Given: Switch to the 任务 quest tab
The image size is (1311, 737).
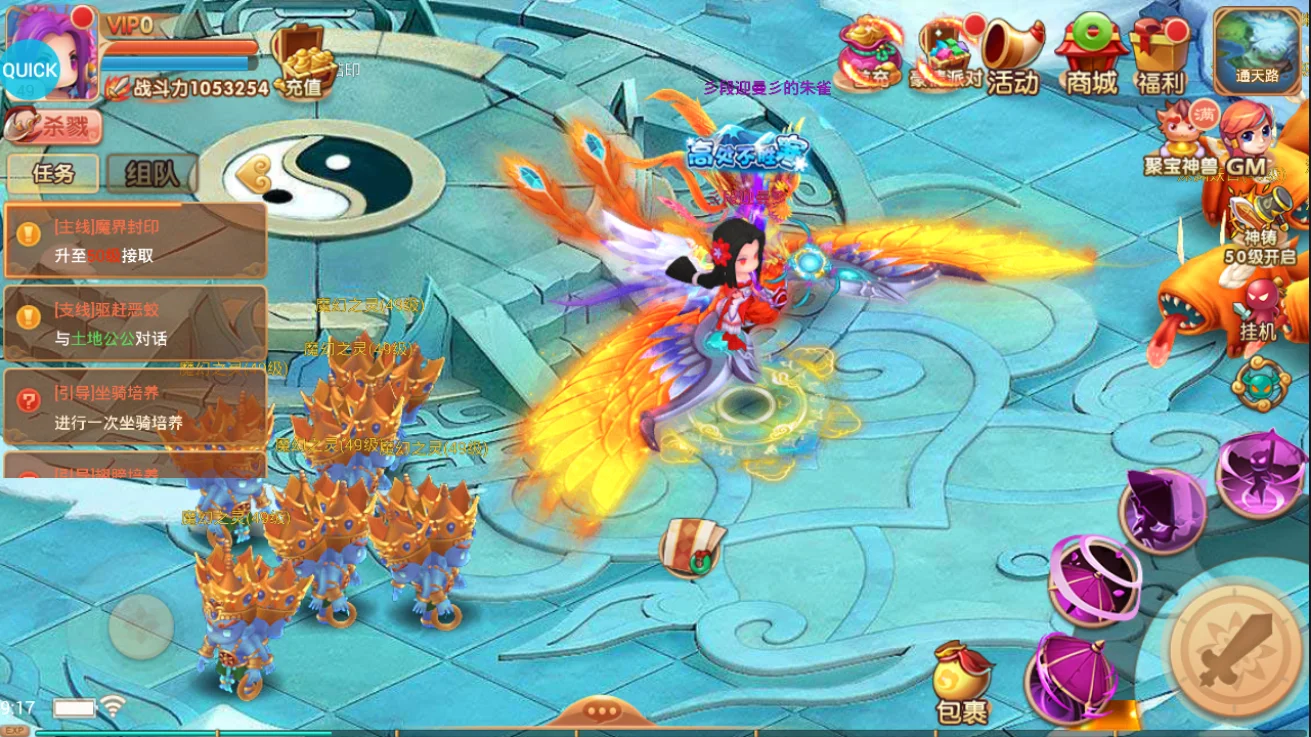Looking at the screenshot, I should (53, 173).
